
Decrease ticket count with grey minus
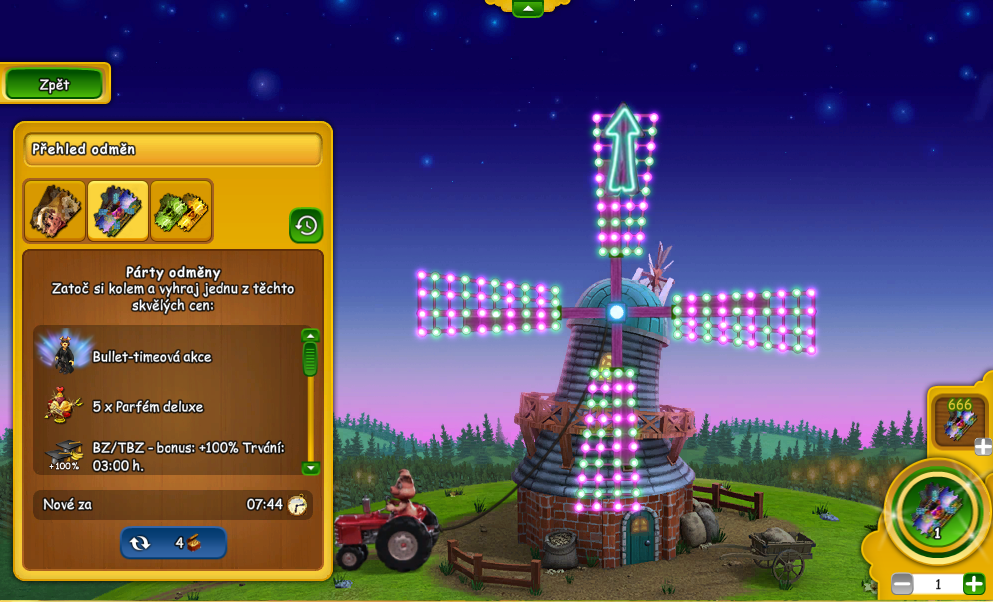902,584
